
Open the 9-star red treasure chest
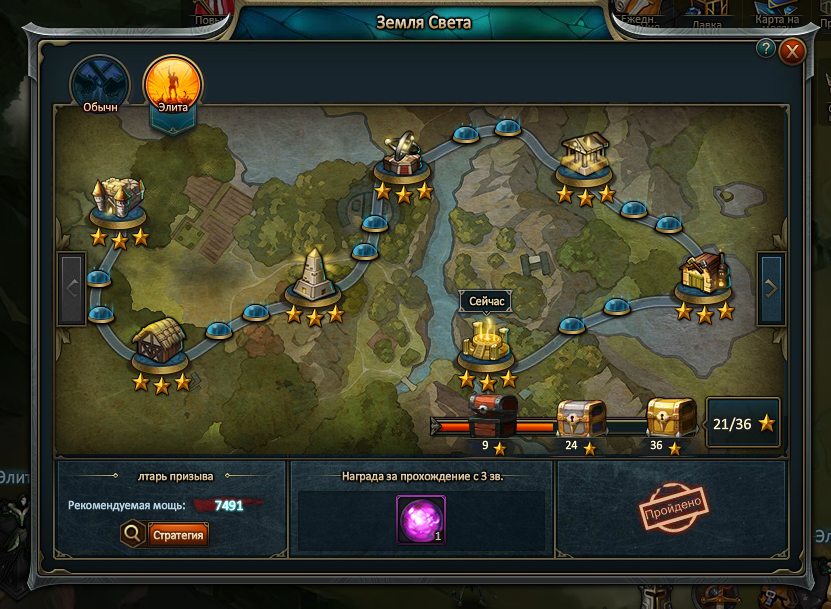pos(493,414)
